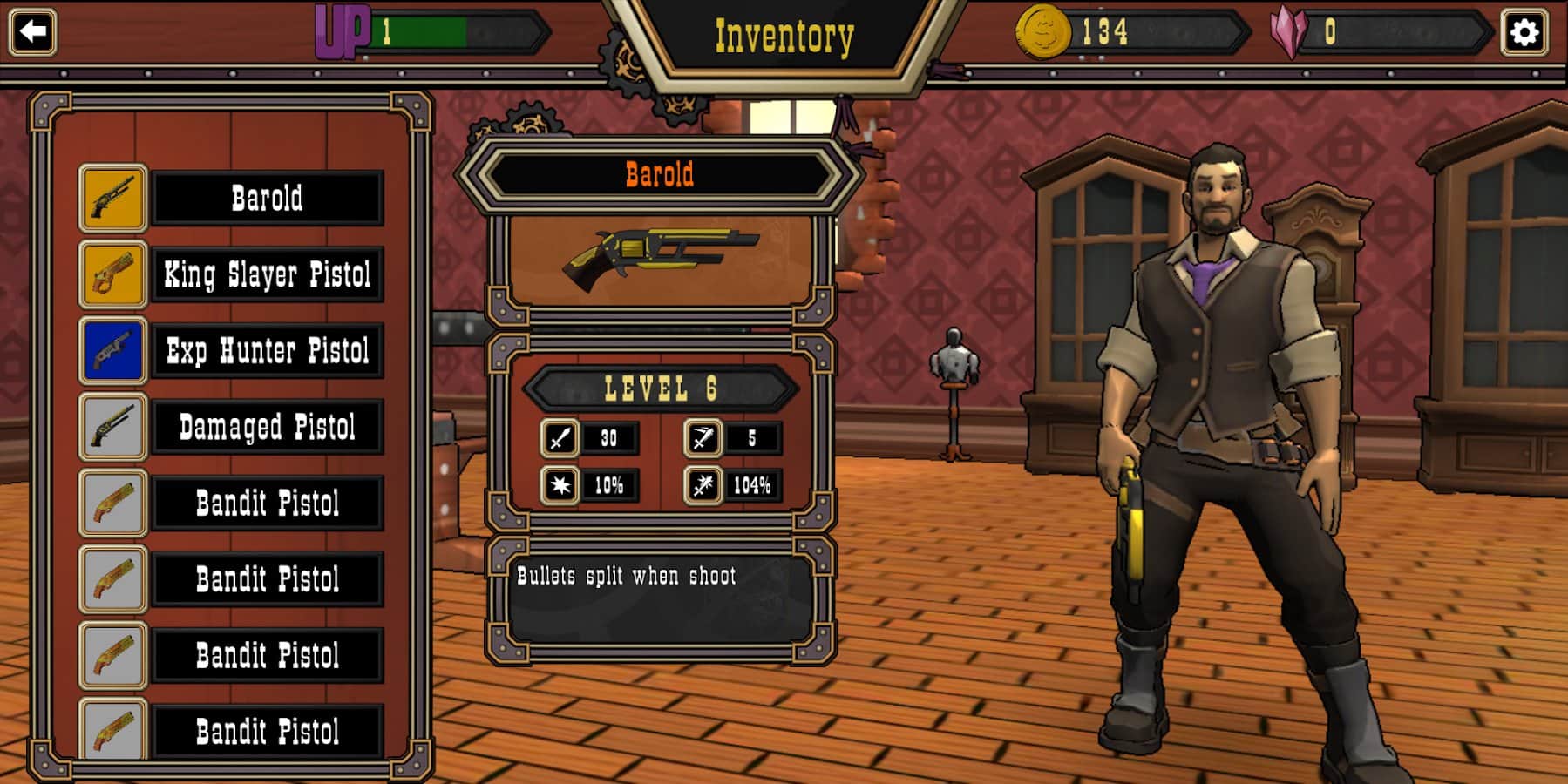Click the Barold weapon preview image
Viewport: 1568px width, 784px height.
click(x=660, y=255)
